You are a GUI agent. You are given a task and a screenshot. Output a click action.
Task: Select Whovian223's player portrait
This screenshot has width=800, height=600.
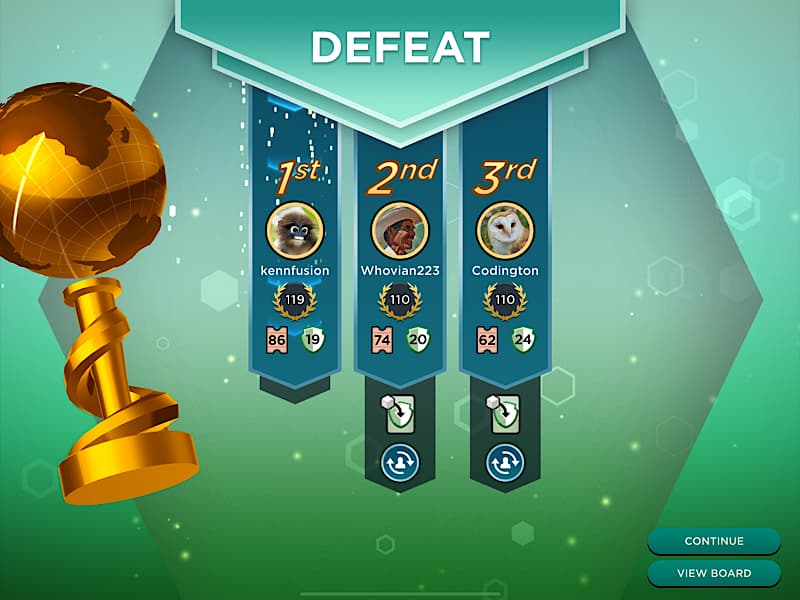tap(400, 231)
